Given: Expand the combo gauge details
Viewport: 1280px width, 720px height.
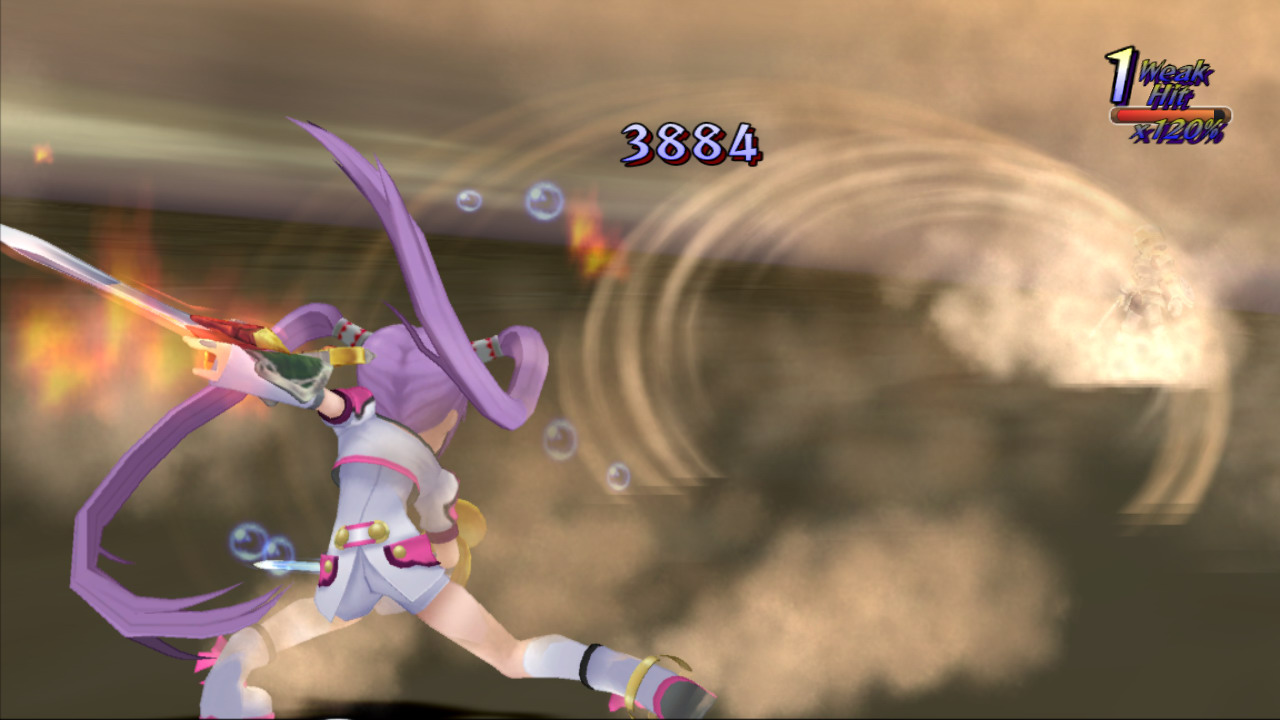Looking at the screenshot, I should 1170,113.
